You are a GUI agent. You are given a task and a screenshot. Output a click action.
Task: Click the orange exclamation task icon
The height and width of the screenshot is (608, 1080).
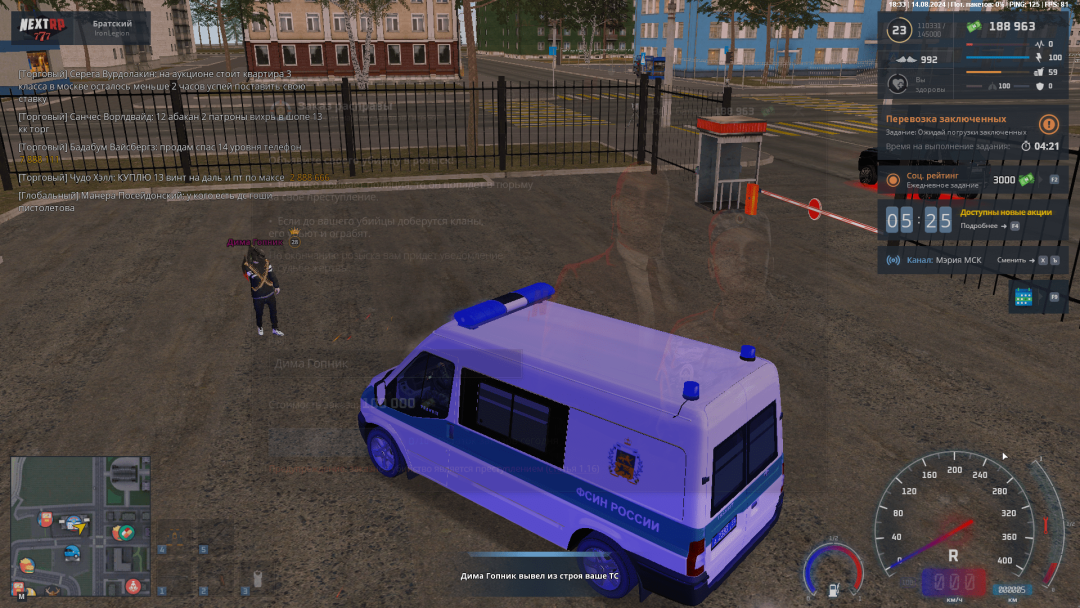pos(1048,125)
